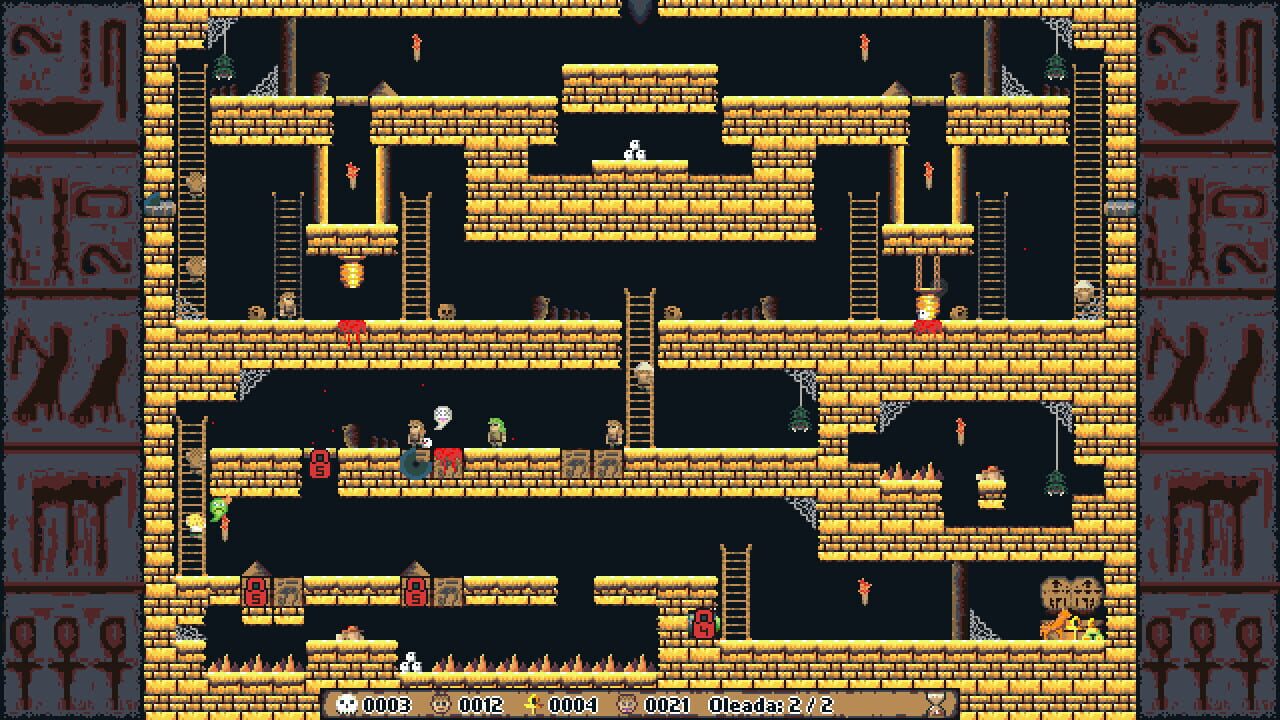The image size is (1280, 720).
Task: Click the villager face icon beside 0021
Action: pos(627,704)
